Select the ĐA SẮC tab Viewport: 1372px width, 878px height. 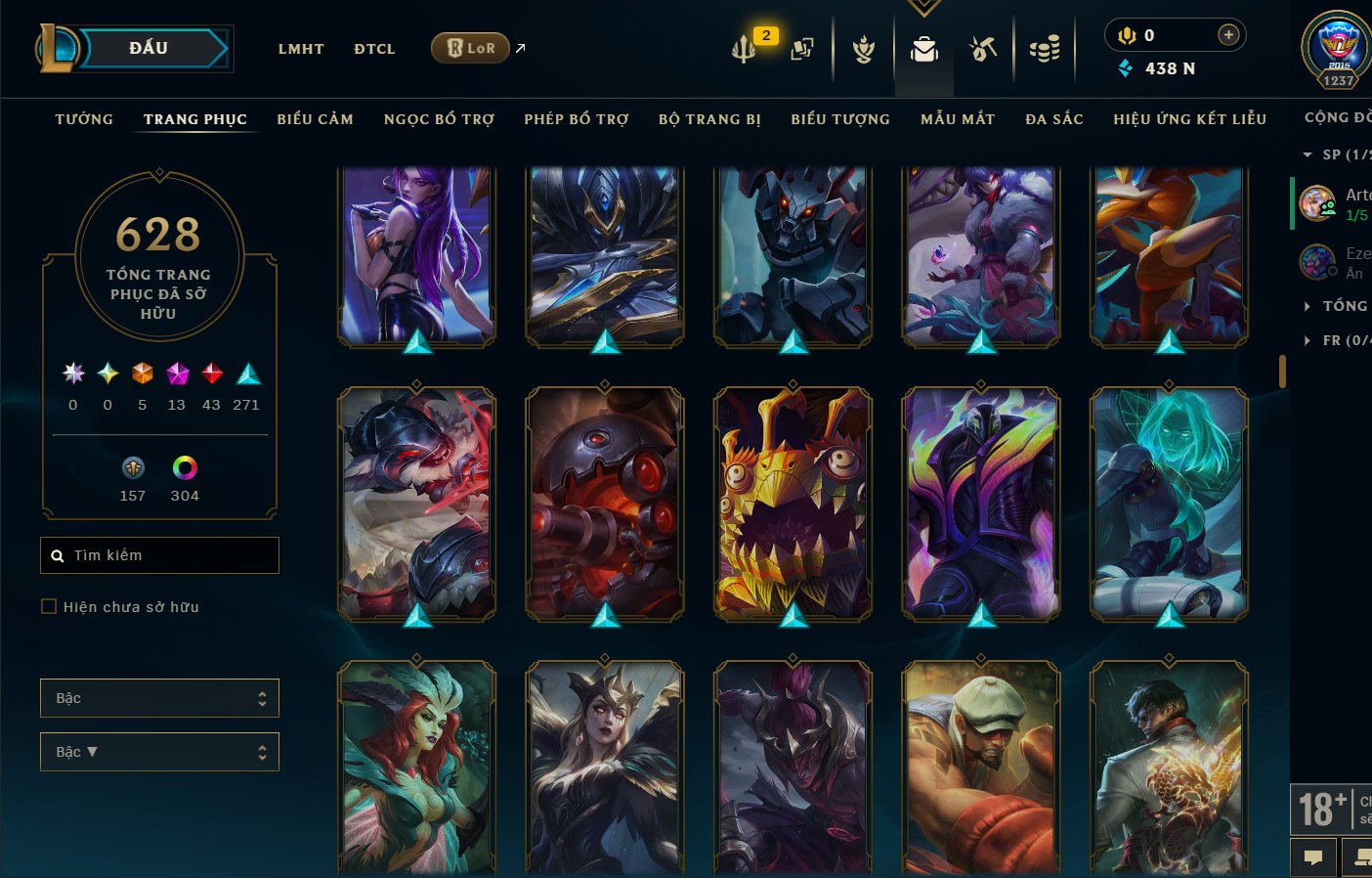1054,119
